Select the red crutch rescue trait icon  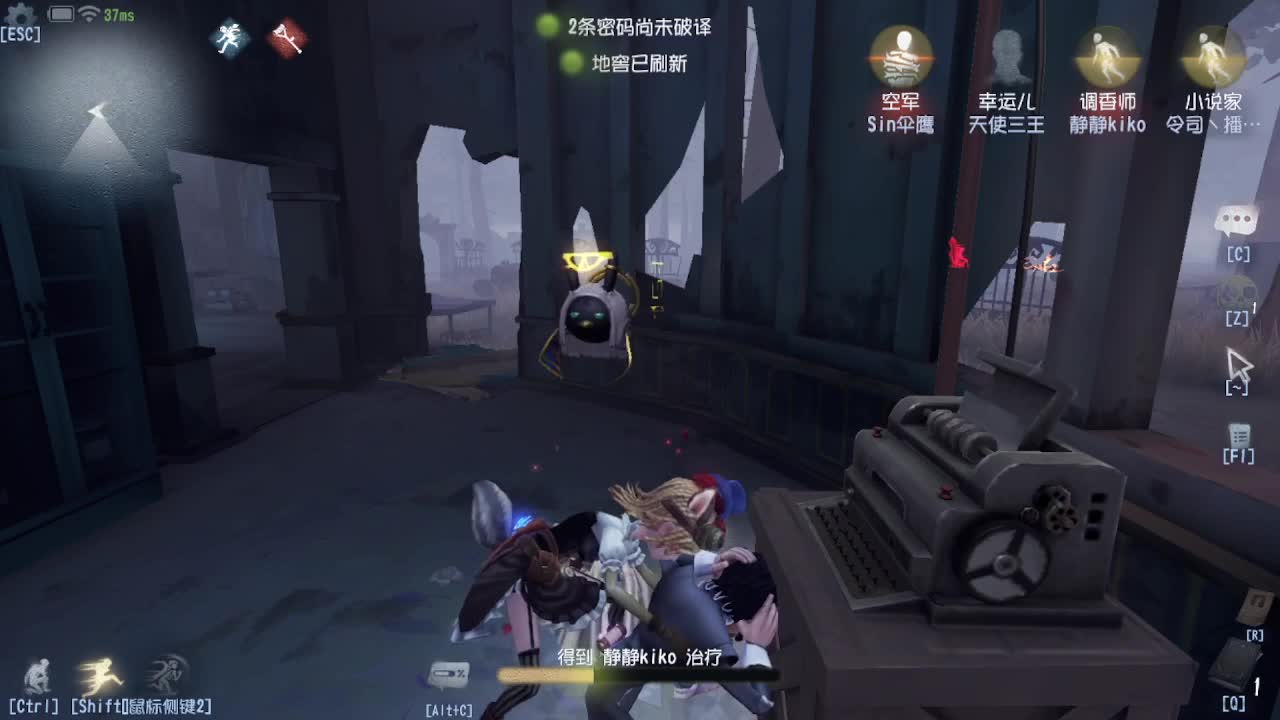289,37
